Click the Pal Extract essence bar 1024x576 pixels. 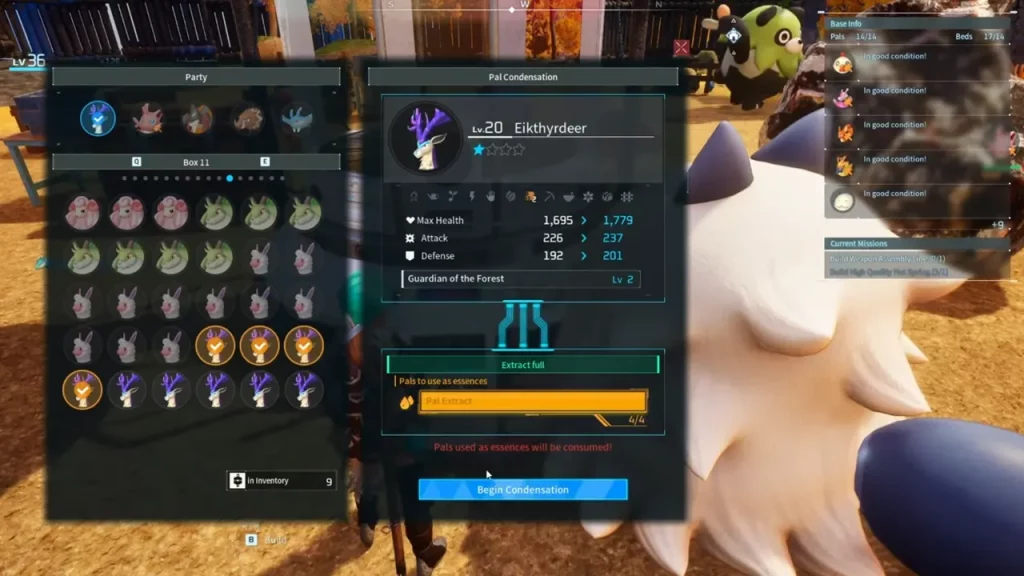point(532,402)
